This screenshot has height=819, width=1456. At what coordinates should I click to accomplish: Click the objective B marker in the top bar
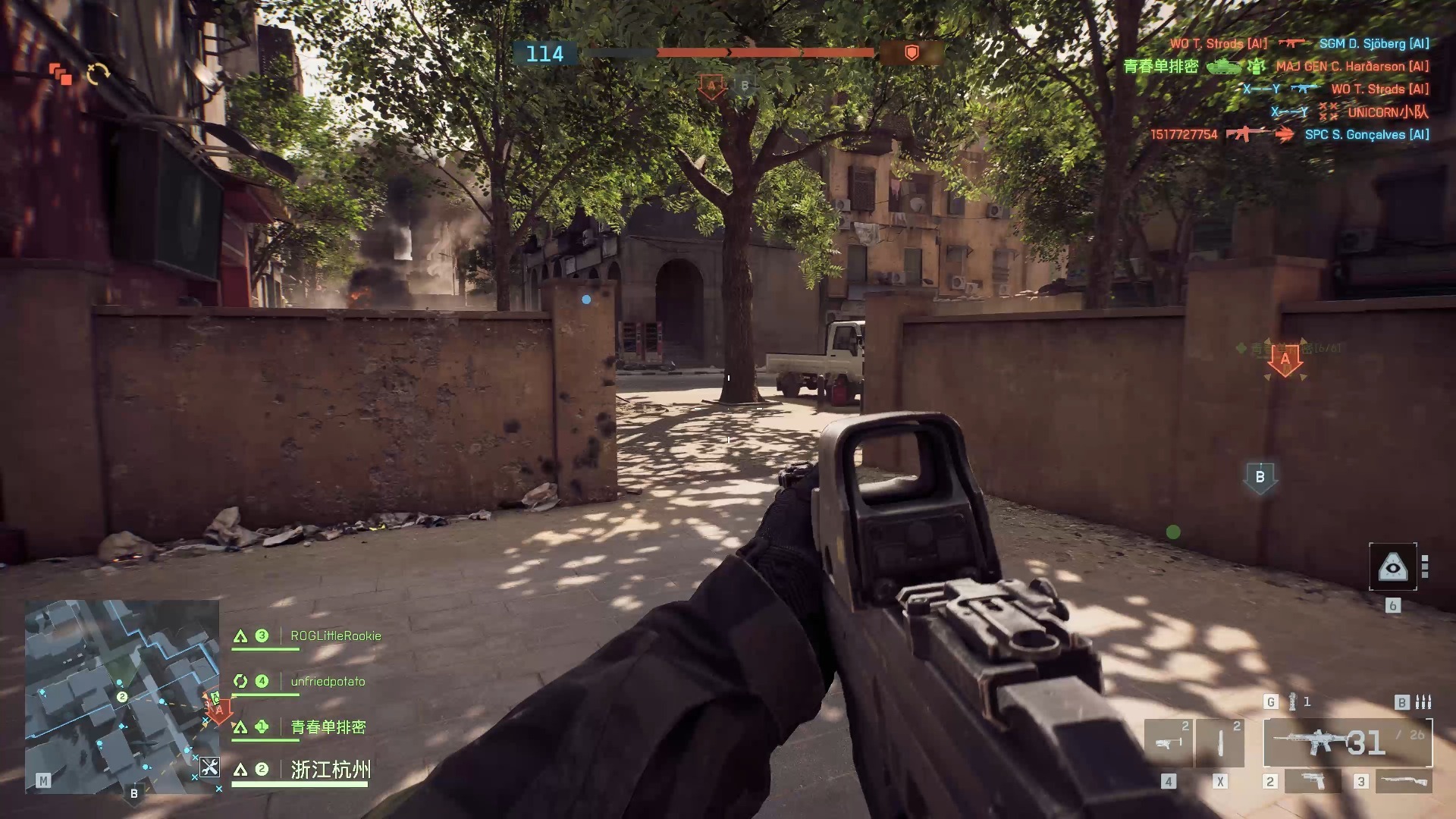(744, 86)
